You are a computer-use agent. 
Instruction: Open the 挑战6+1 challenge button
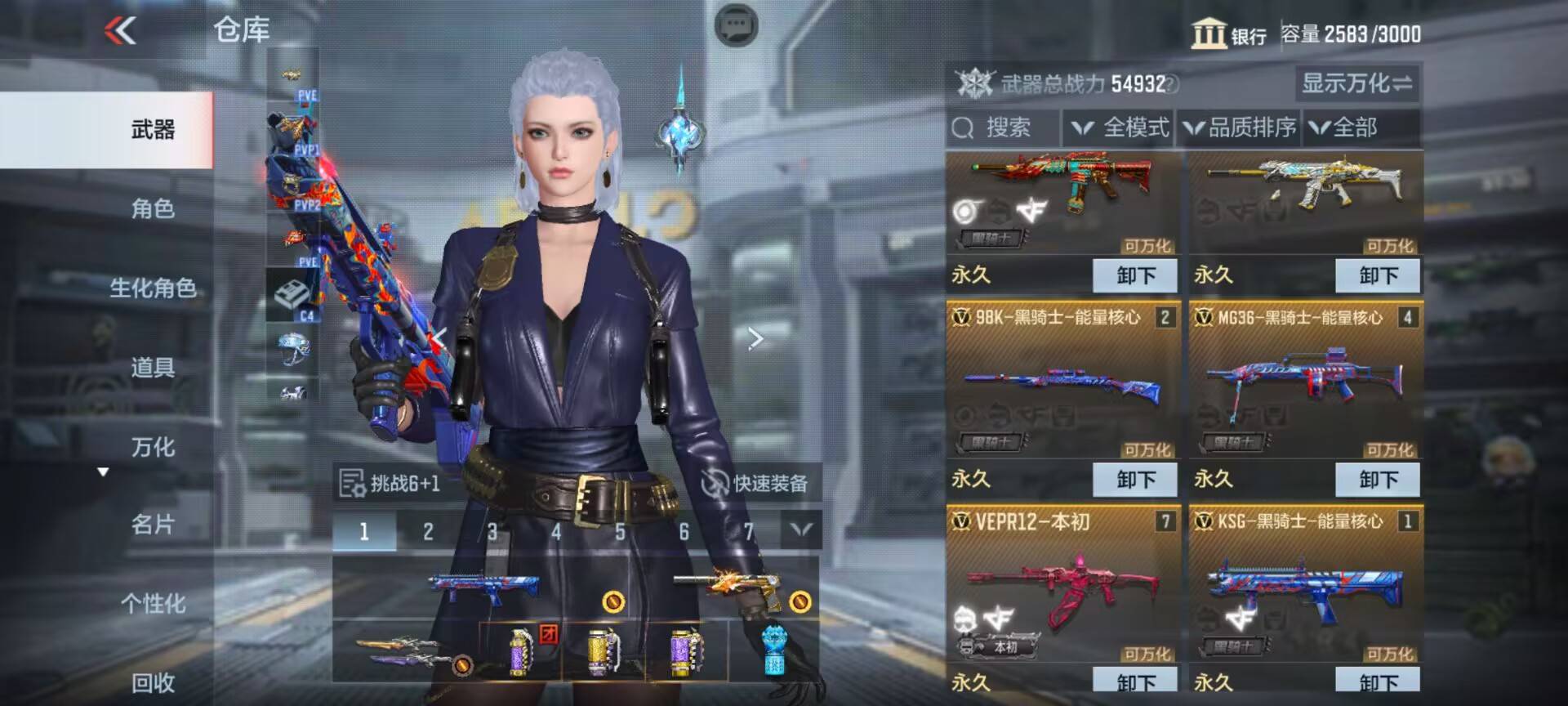pyautogui.click(x=390, y=484)
